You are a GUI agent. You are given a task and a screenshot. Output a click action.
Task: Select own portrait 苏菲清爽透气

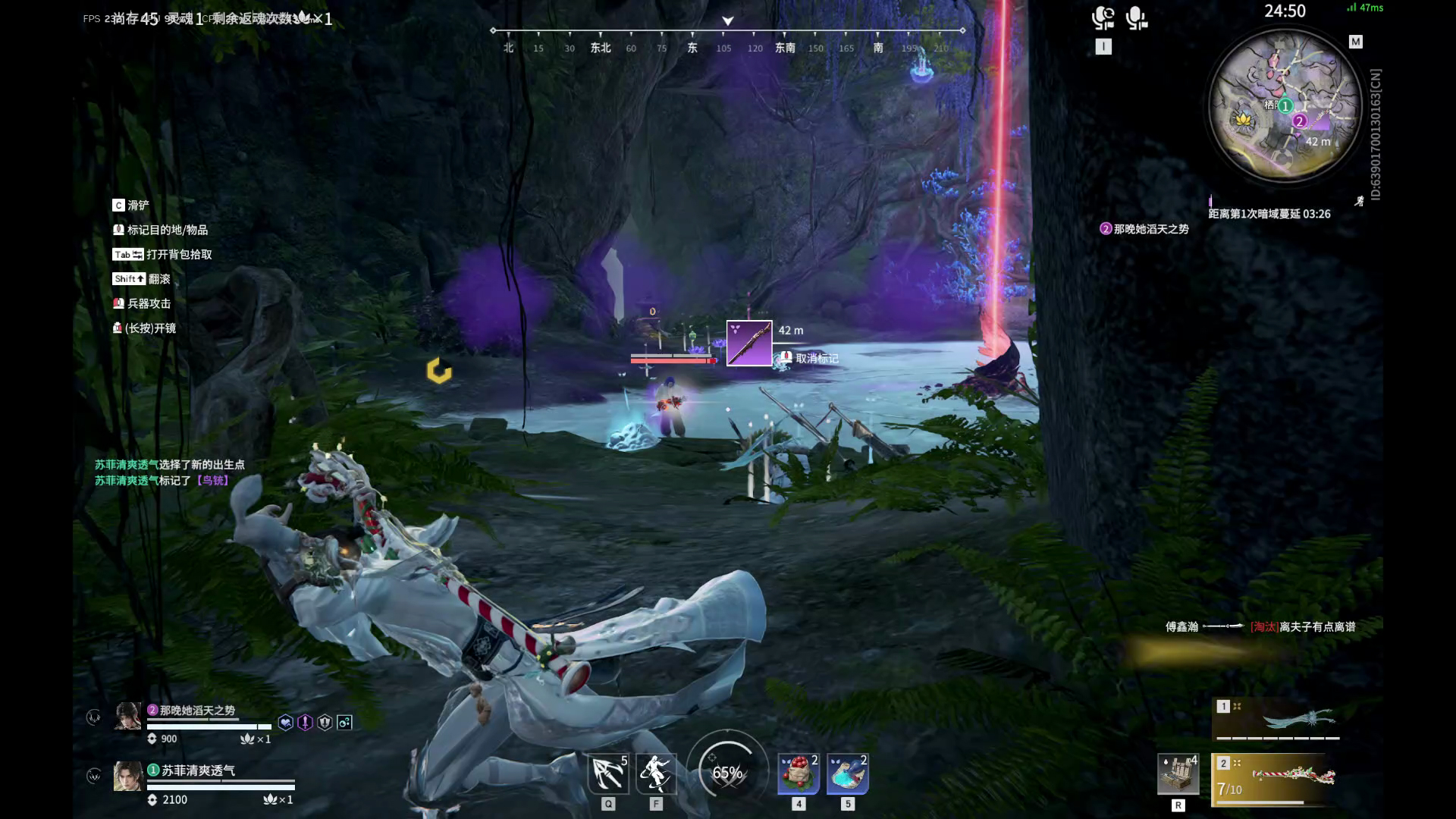coord(127,777)
